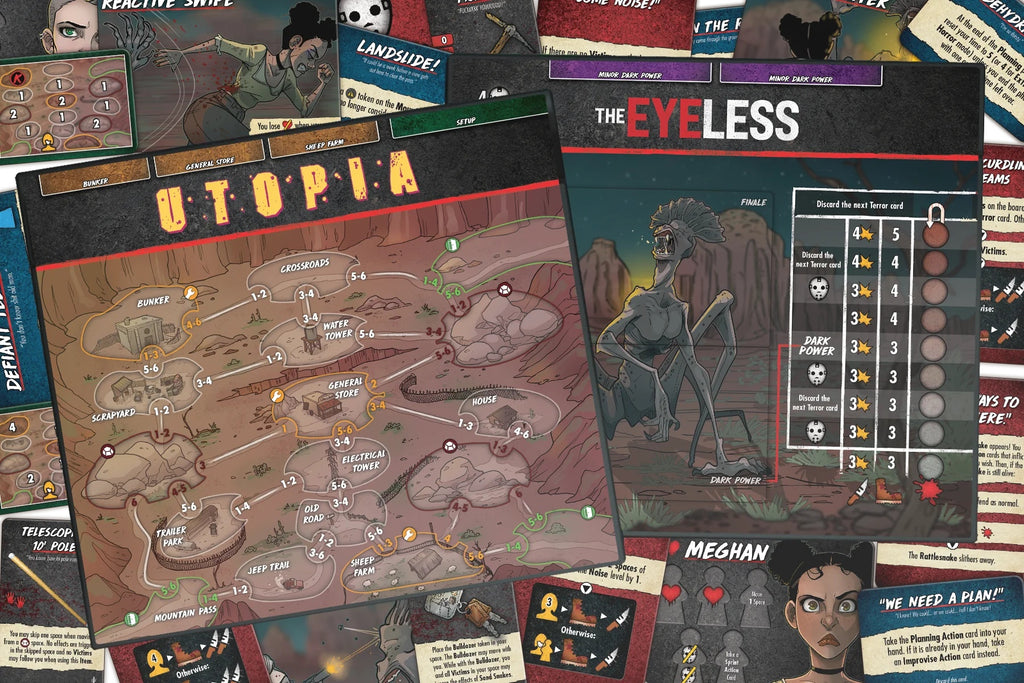Image resolution: width=1024 pixels, height=683 pixels.
Task: Select the Electrical Tower map space
Action: 345,465
